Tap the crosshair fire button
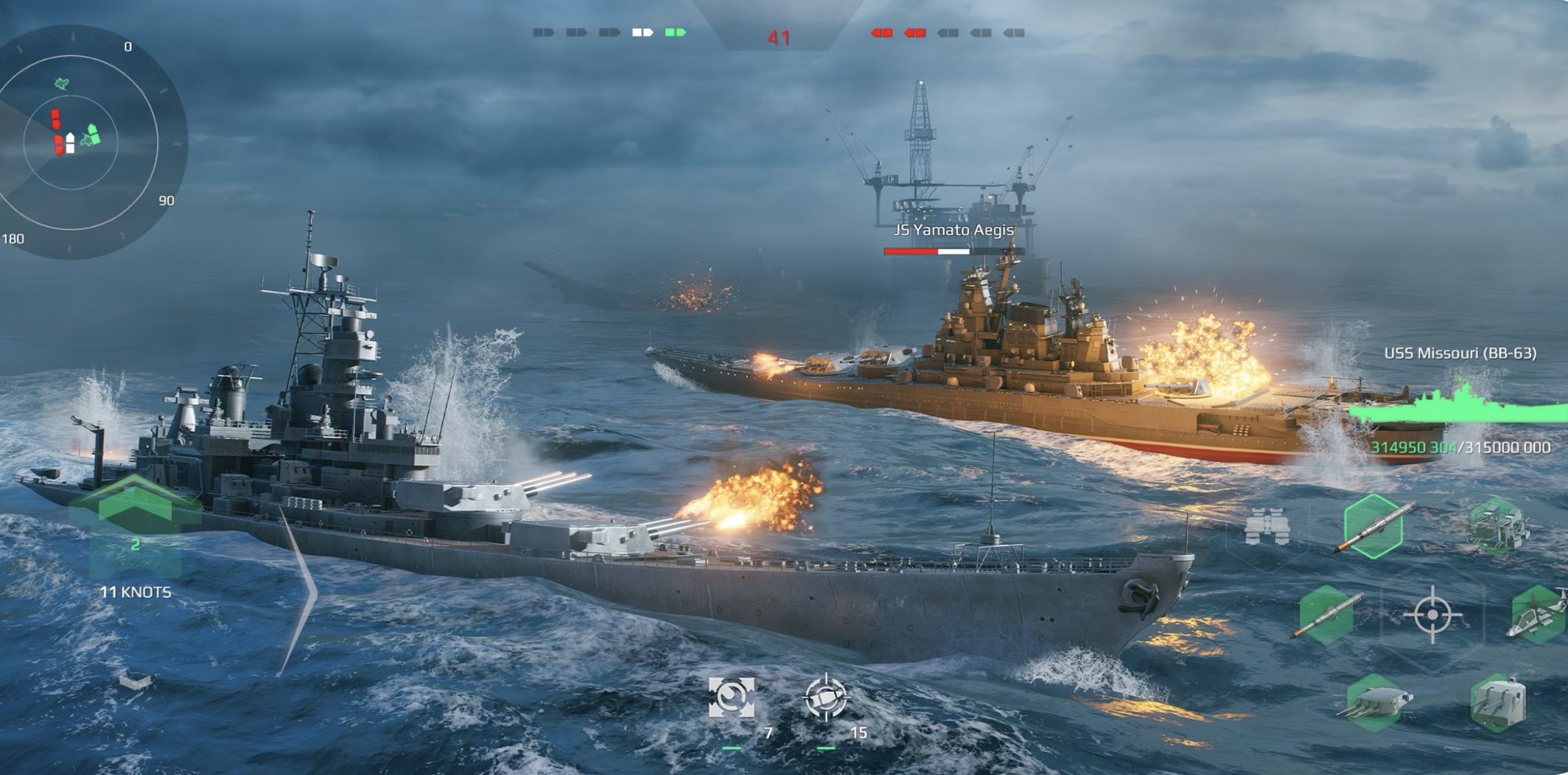This screenshot has height=775, width=1568. 1432,614
